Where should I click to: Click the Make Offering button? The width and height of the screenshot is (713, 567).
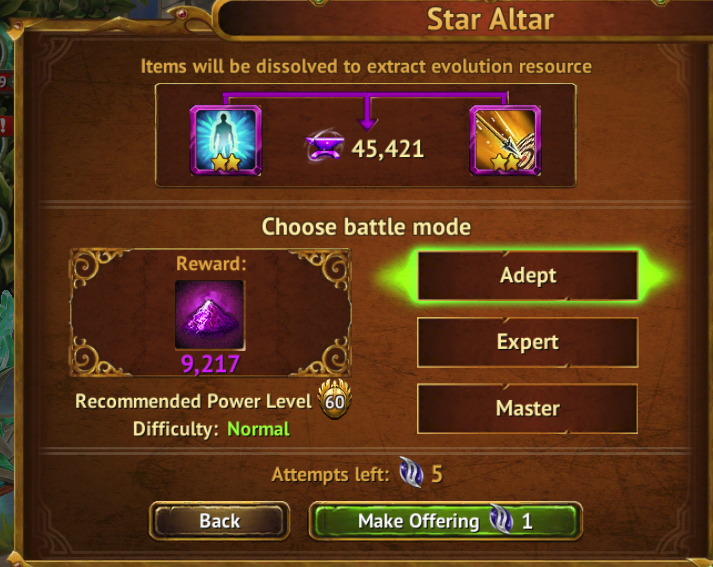tap(445, 521)
